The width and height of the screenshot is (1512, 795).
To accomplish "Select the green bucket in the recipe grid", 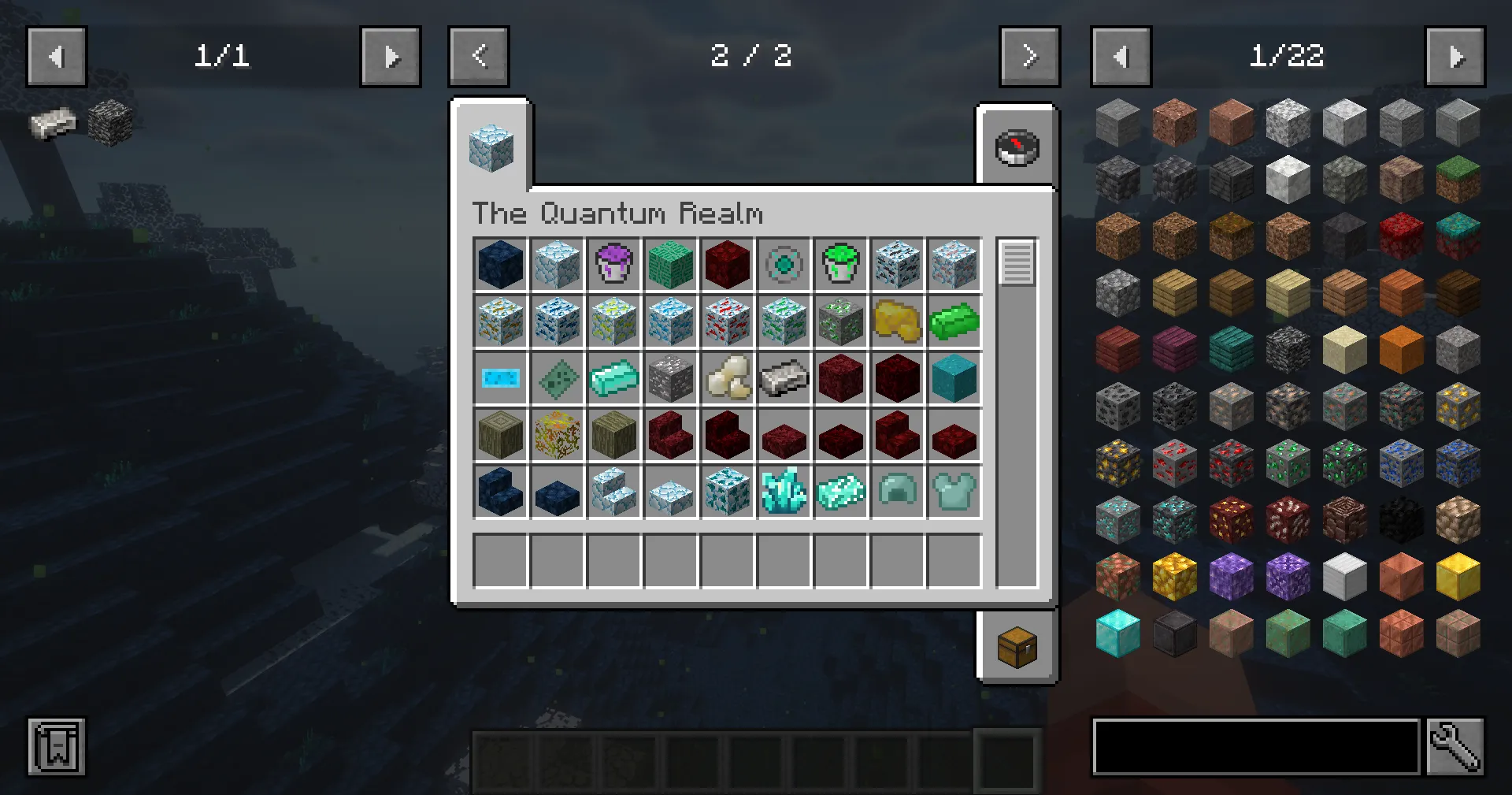I will 840,264.
